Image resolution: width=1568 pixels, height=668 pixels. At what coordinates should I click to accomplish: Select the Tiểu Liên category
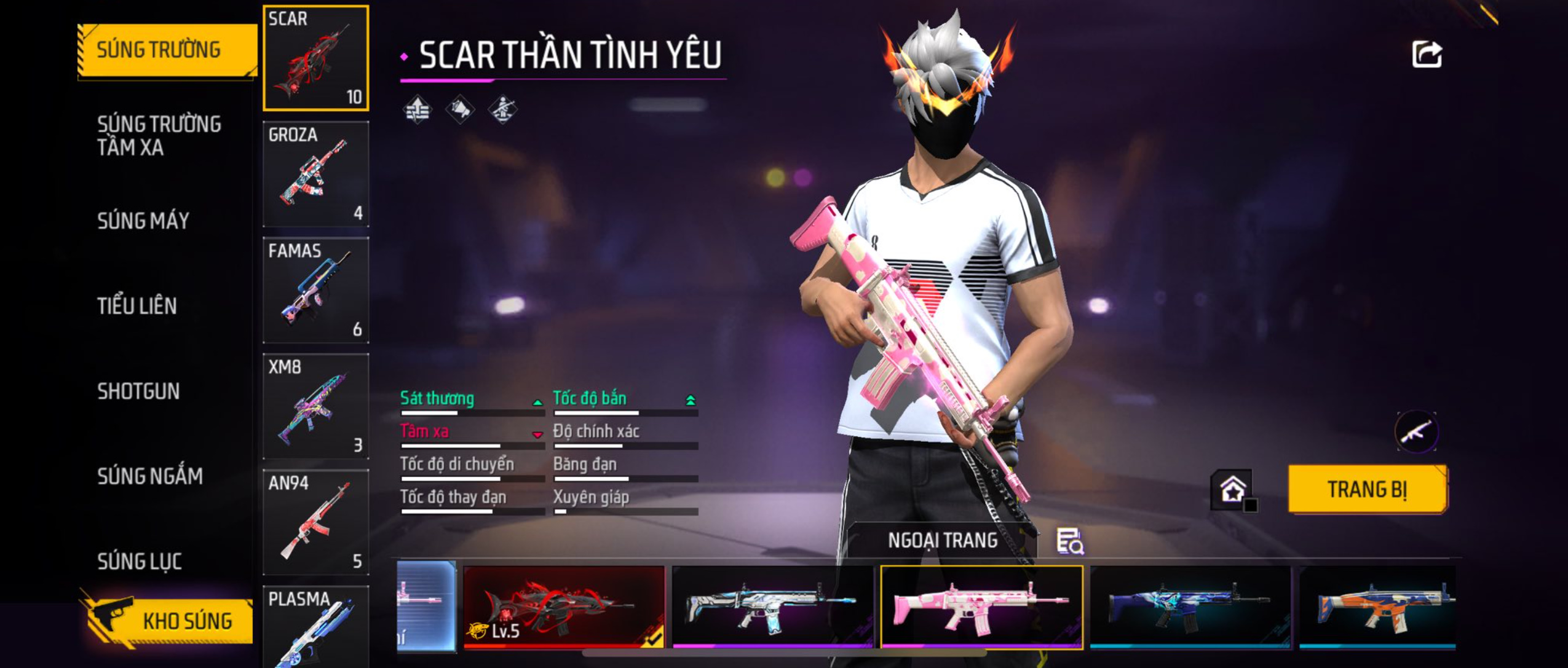(x=137, y=305)
